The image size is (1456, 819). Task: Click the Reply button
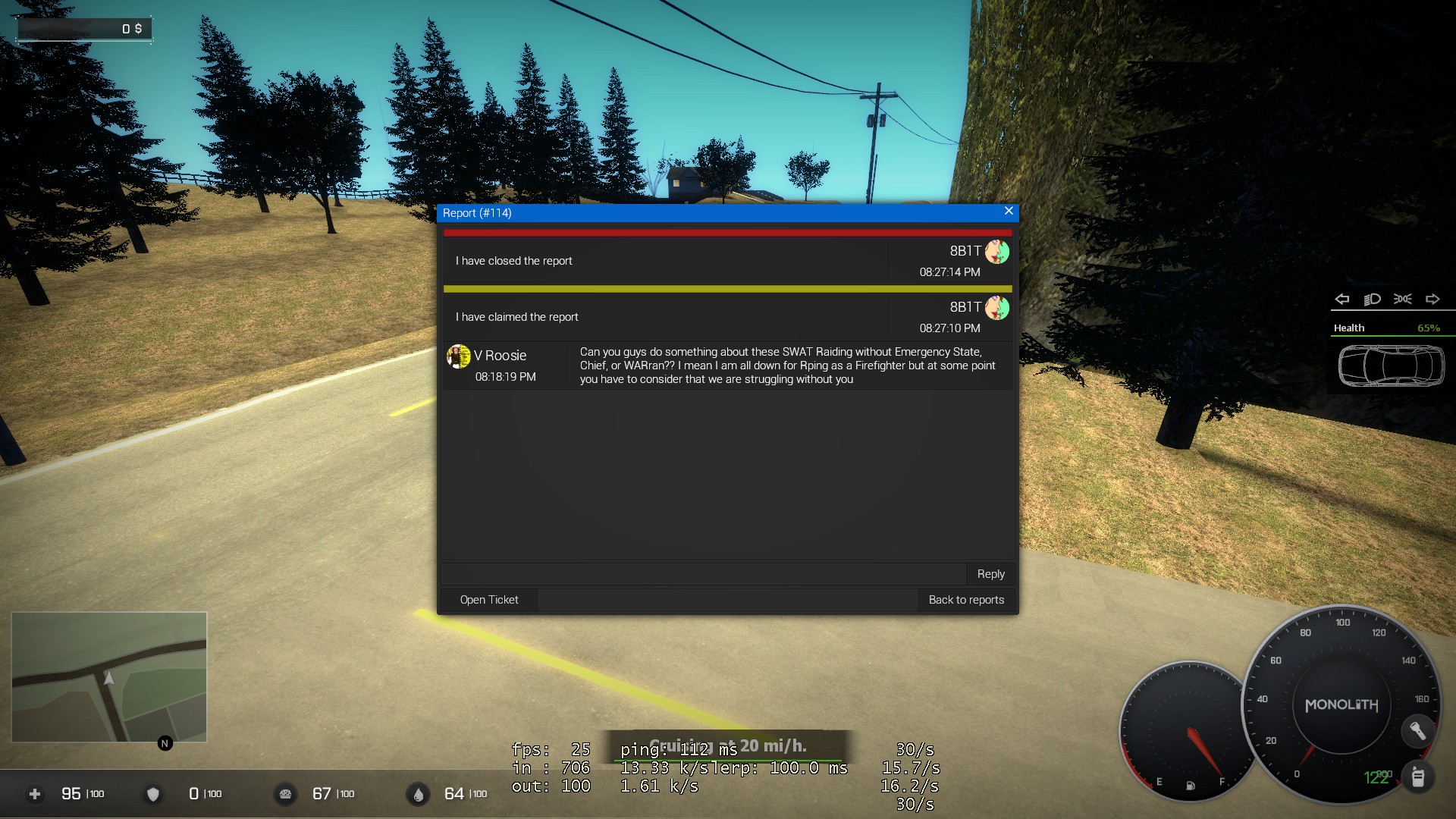coord(990,574)
